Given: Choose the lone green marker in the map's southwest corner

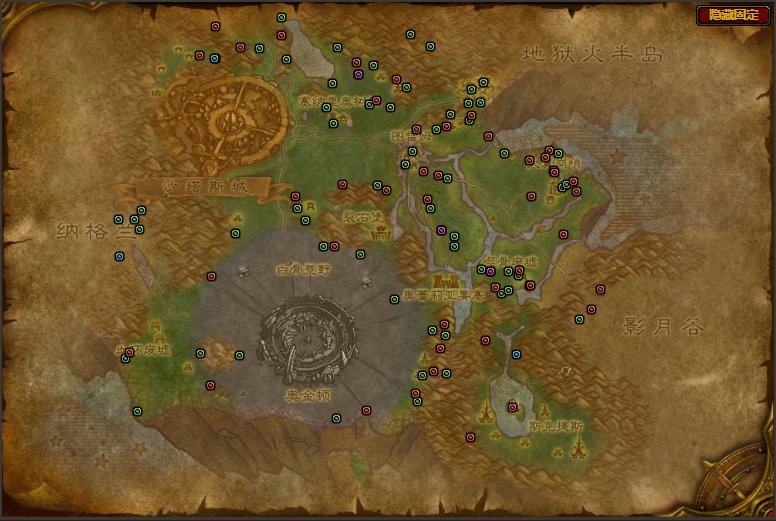Looking at the screenshot, I should (x=138, y=411).
